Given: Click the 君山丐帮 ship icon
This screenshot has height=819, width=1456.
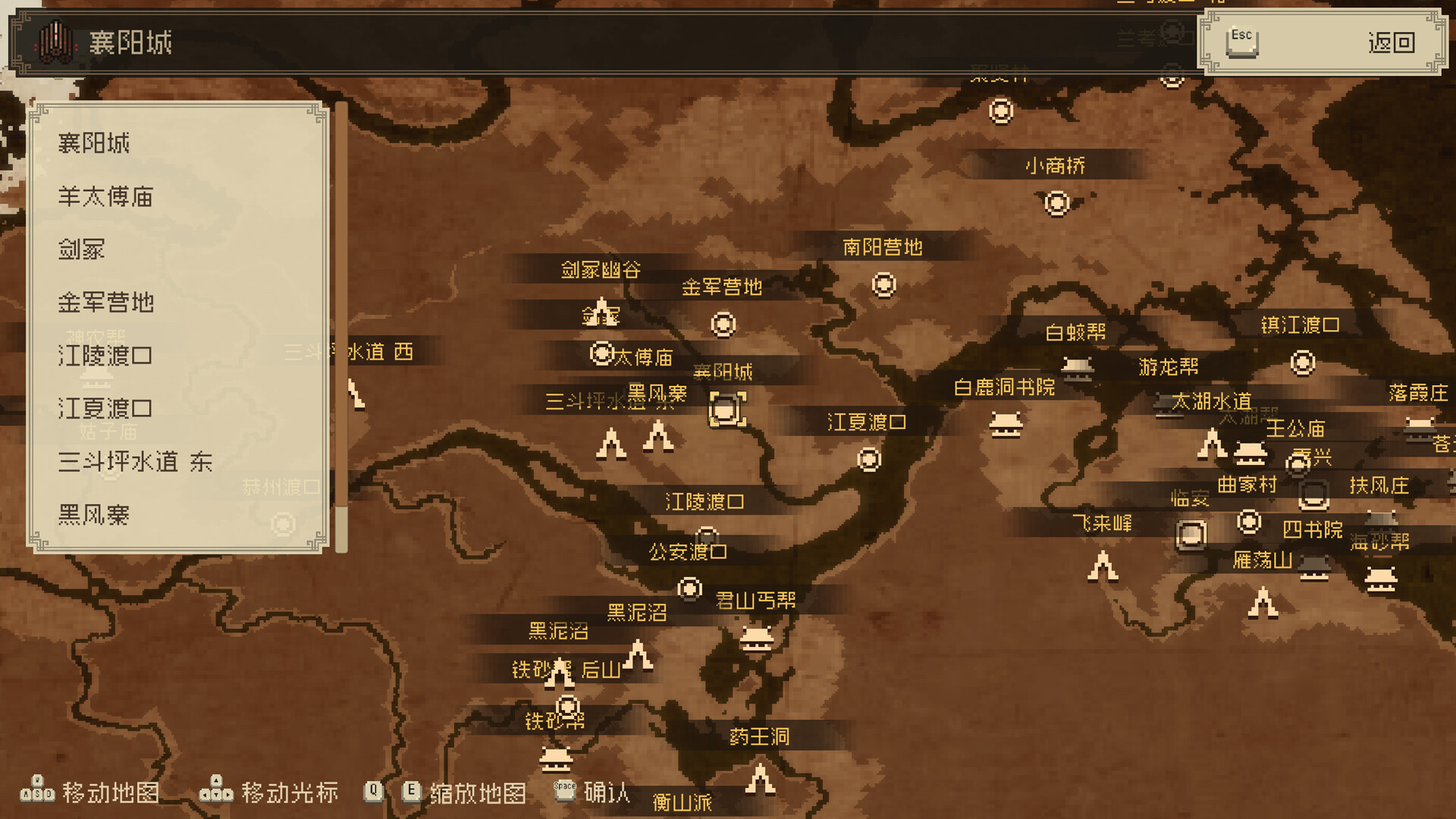Looking at the screenshot, I should (757, 639).
